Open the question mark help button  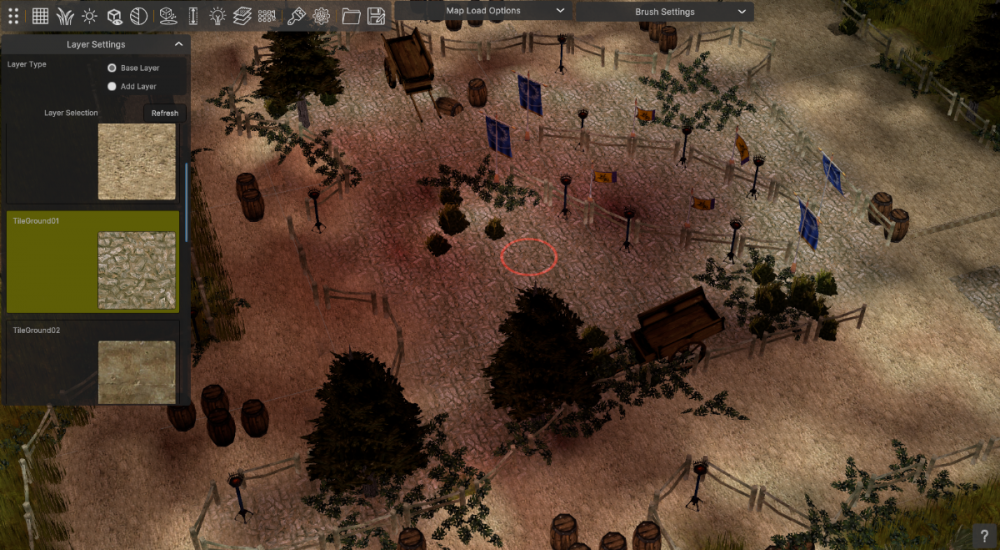985,536
